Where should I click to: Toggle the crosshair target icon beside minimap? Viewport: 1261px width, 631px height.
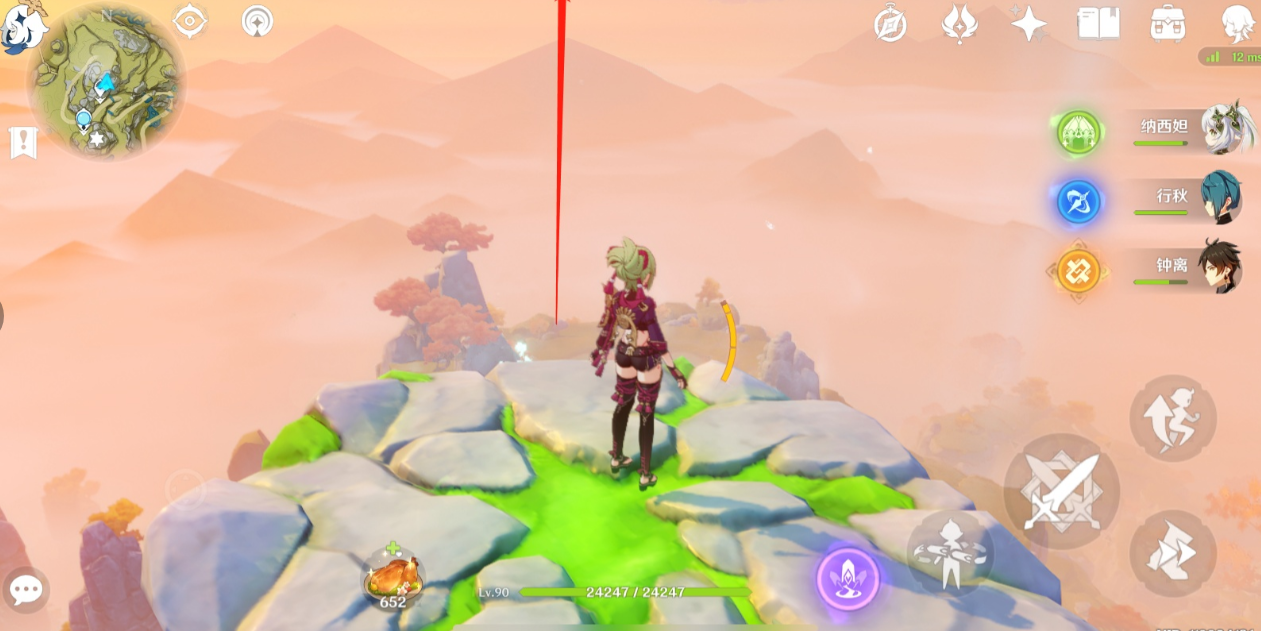point(190,21)
